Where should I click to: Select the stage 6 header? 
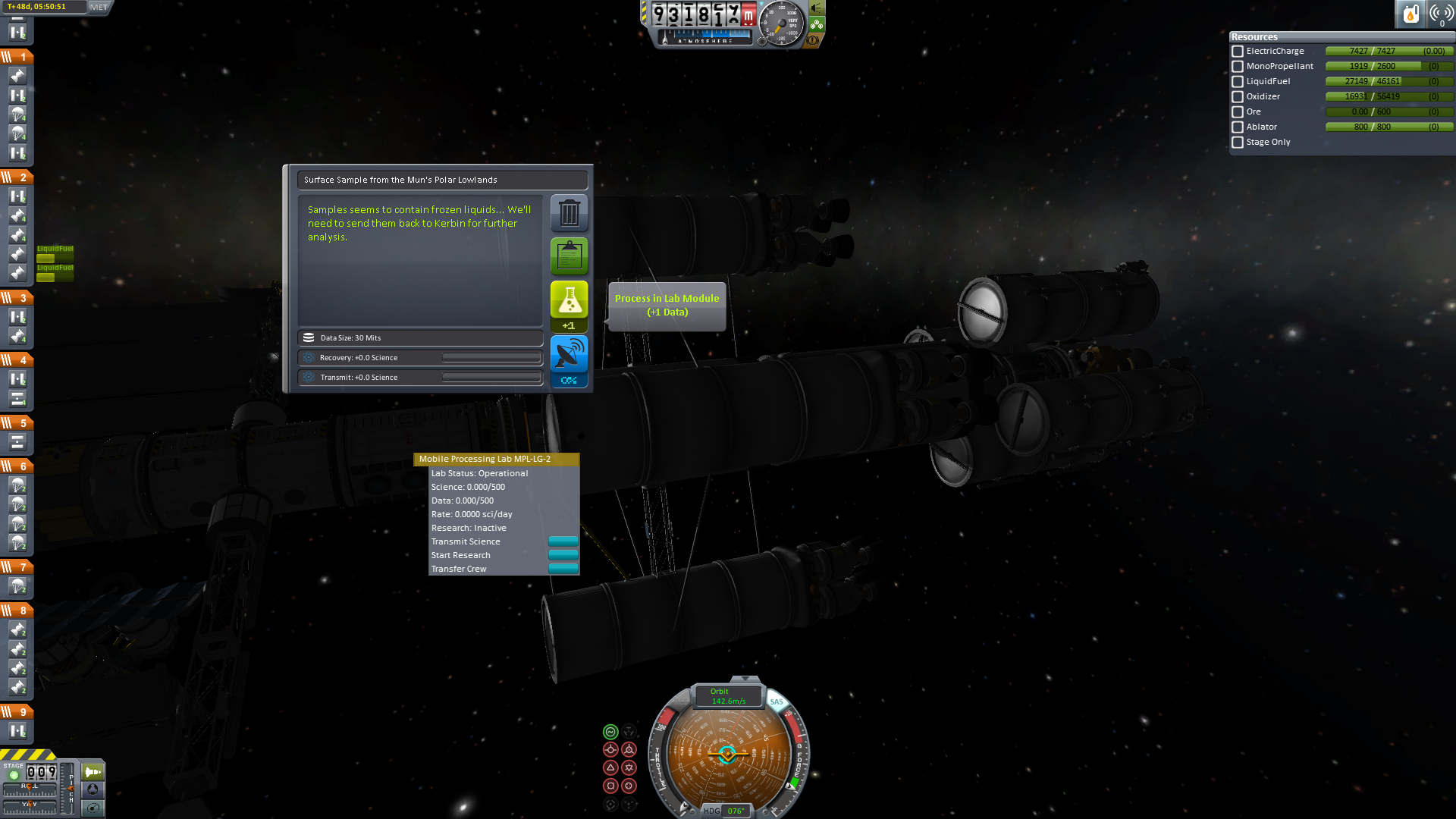click(17, 466)
